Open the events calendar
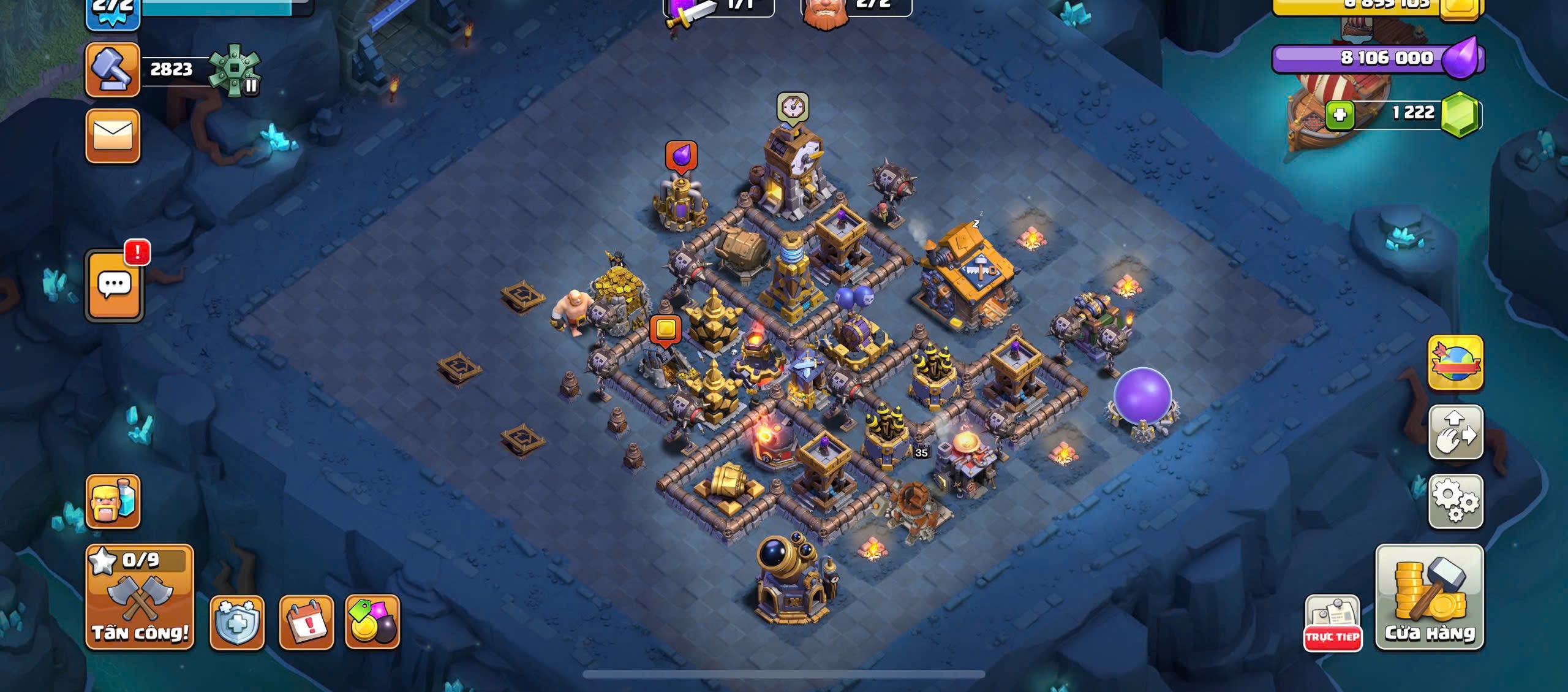Screen dimensions: 1568x692 tap(306, 622)
